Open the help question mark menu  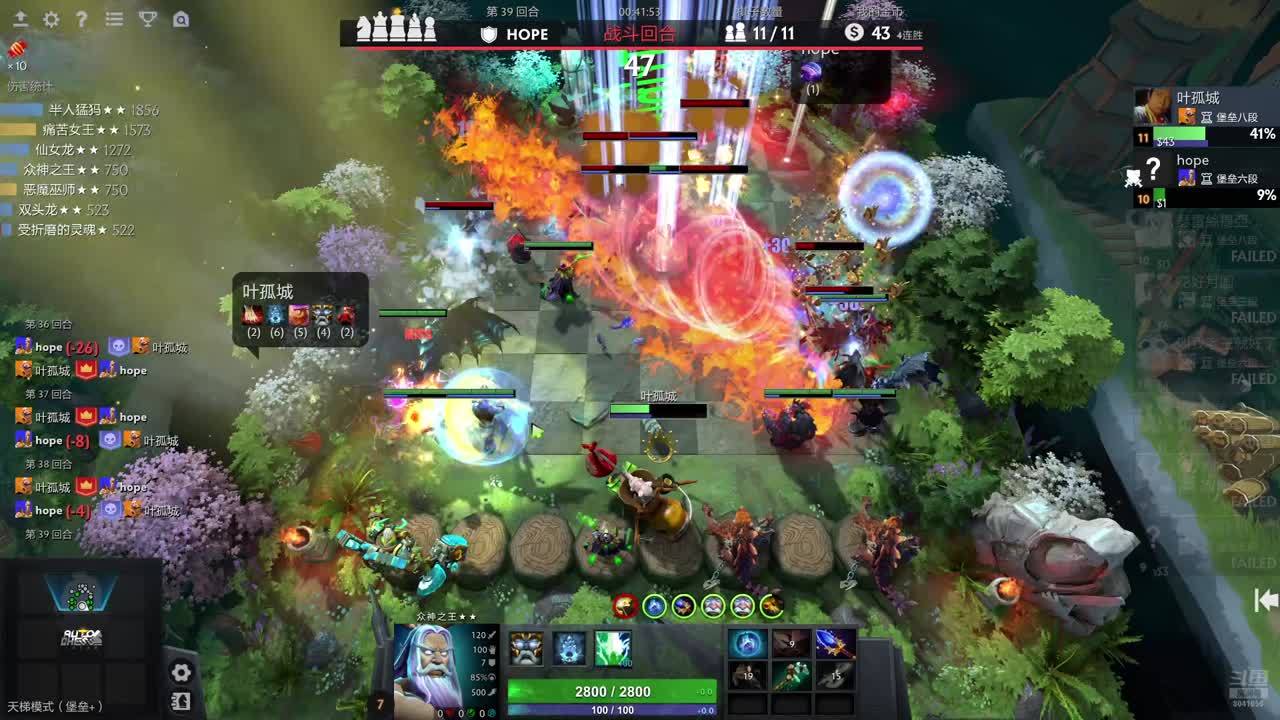82,19
